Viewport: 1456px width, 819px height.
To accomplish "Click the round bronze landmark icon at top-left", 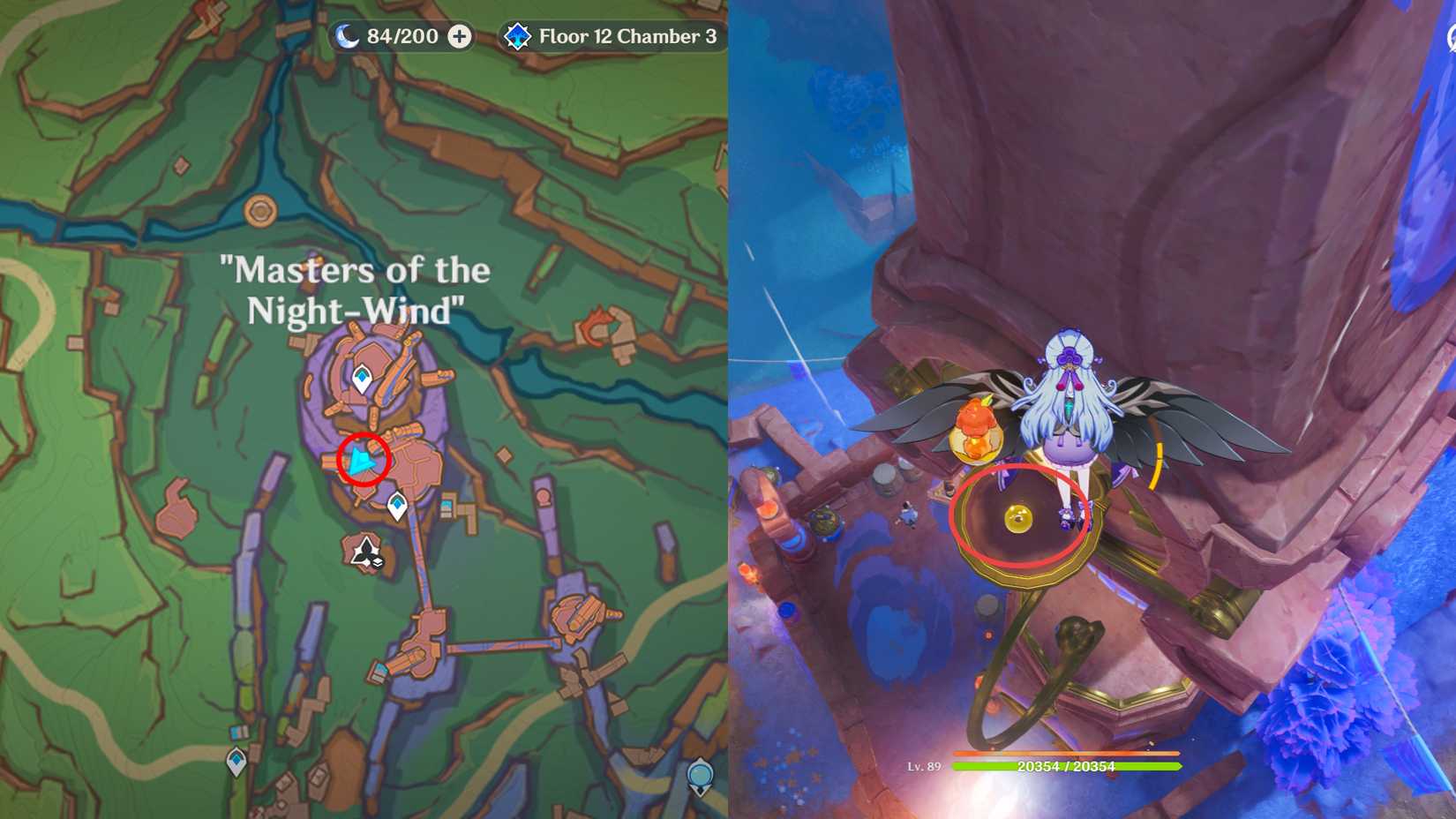I will [x=261, y=212].
